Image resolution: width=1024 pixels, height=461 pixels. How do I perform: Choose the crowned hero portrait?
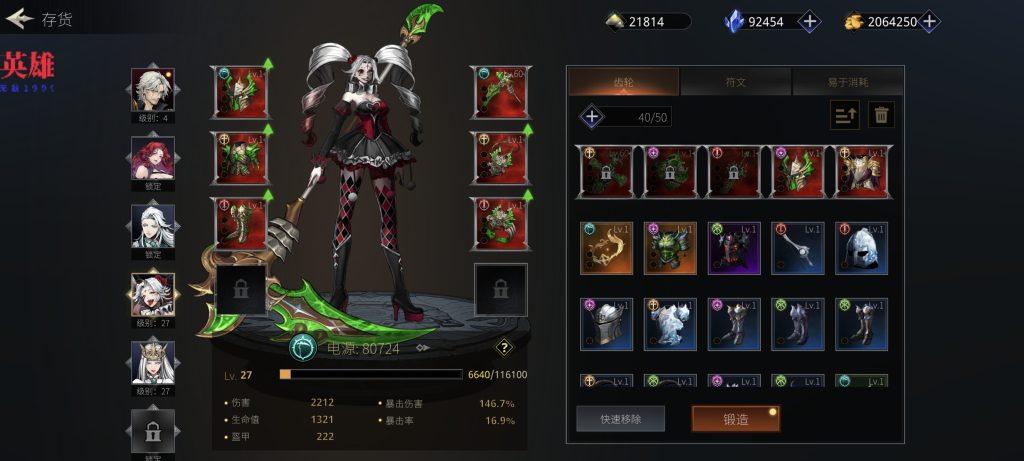(153, 363)
